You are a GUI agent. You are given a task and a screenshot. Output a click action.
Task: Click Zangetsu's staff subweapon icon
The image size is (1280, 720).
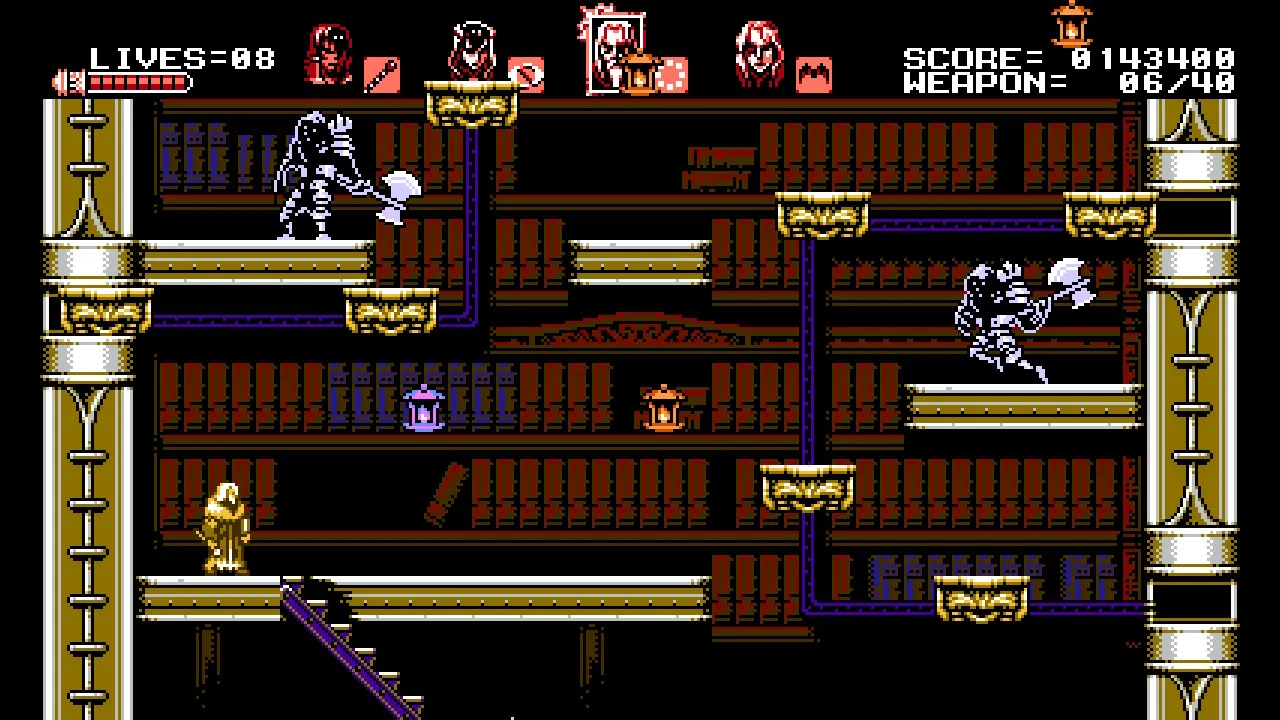coord(382,74)
